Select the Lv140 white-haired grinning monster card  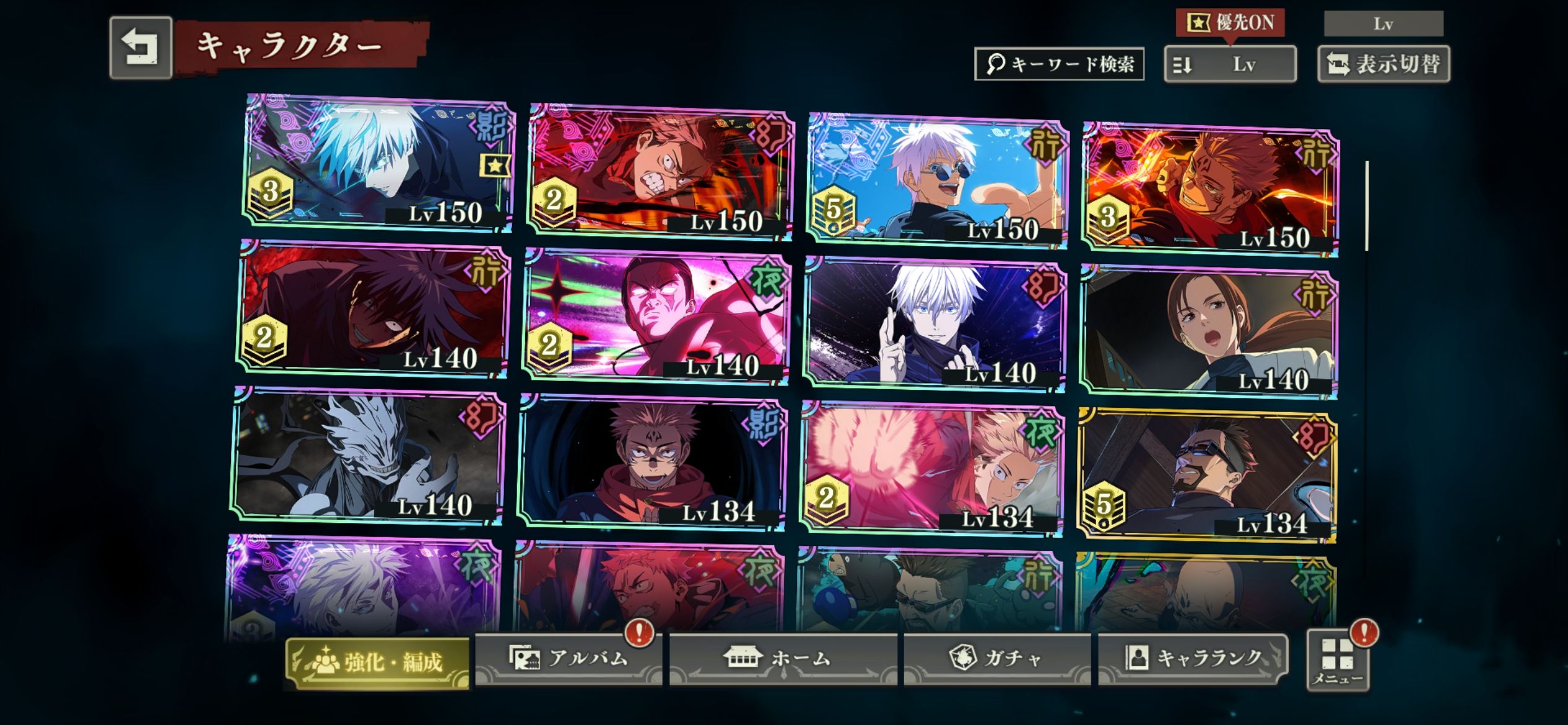[x=369, y=456]
